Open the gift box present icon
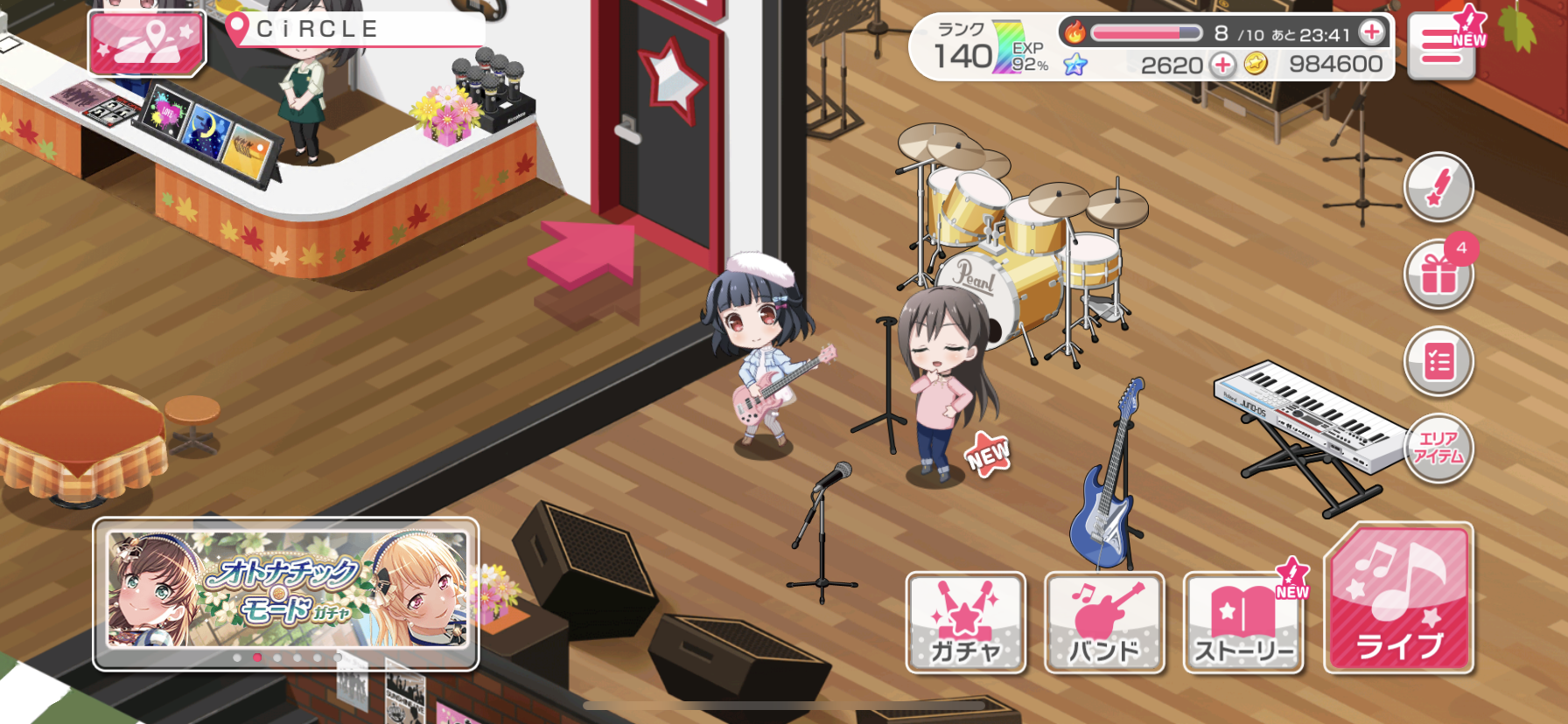 click(1438, 275)
